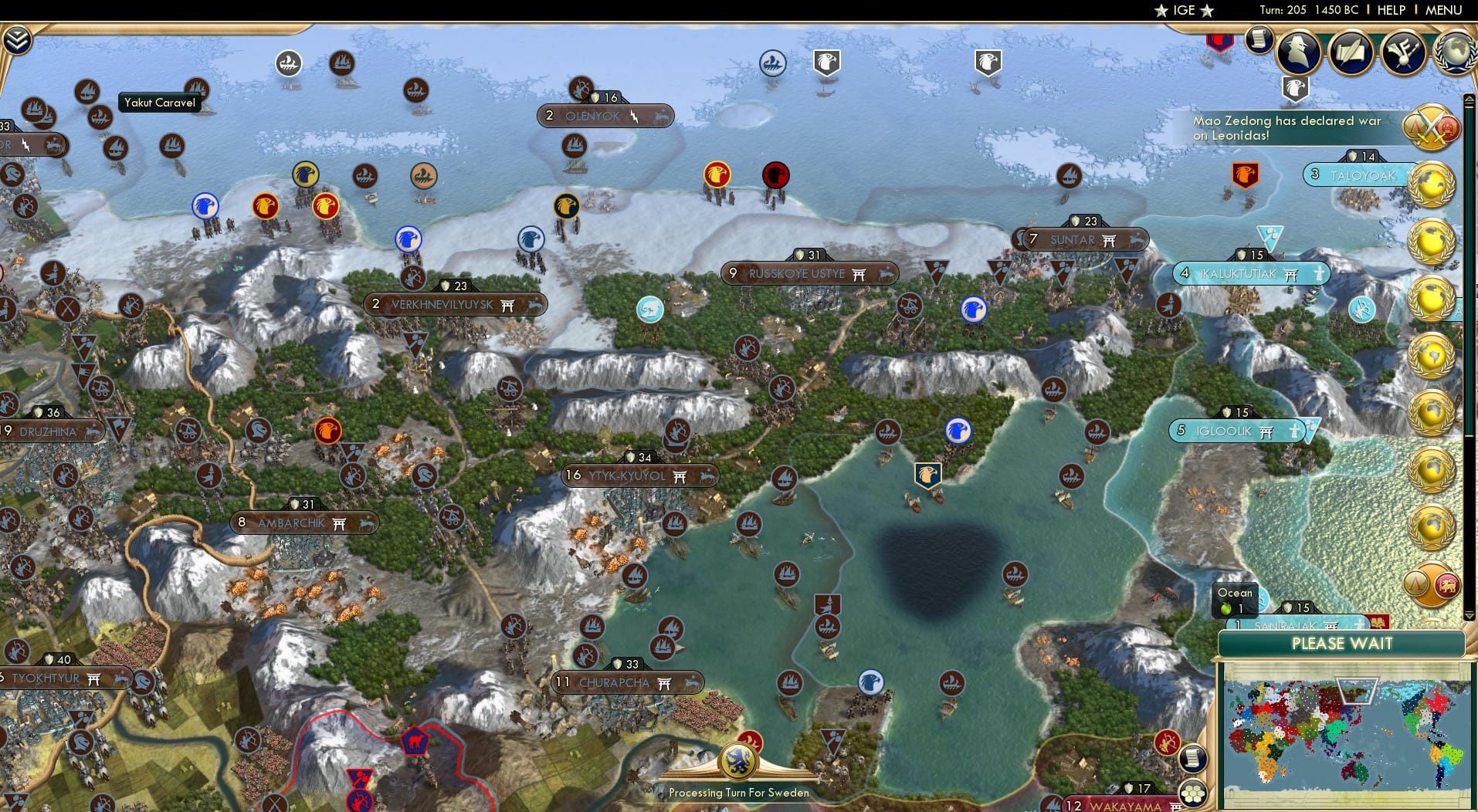Click the IGE star icon in the top bar
Viewport: 1478px width, 812px height.
[1160, 10]
